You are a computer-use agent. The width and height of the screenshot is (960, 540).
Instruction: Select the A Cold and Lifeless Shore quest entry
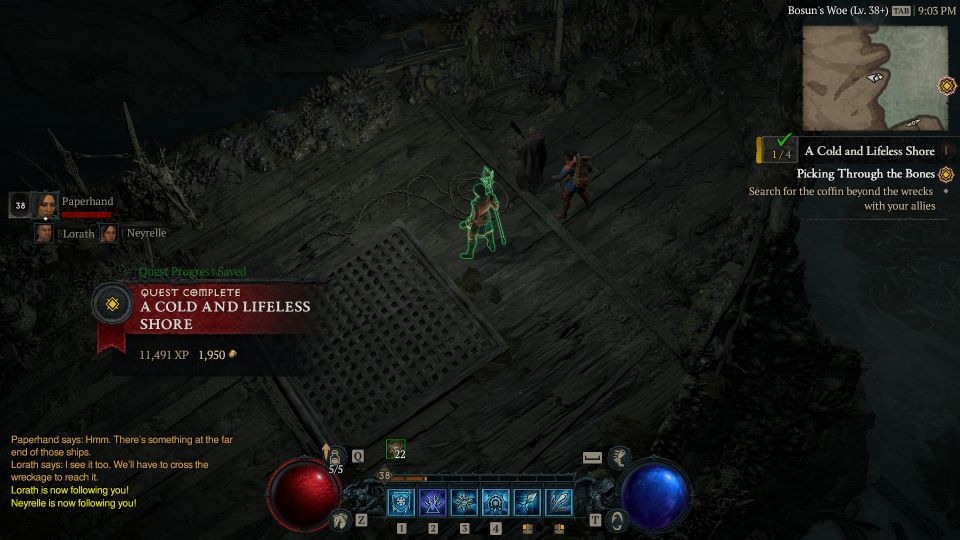click(x=869, y=151)
